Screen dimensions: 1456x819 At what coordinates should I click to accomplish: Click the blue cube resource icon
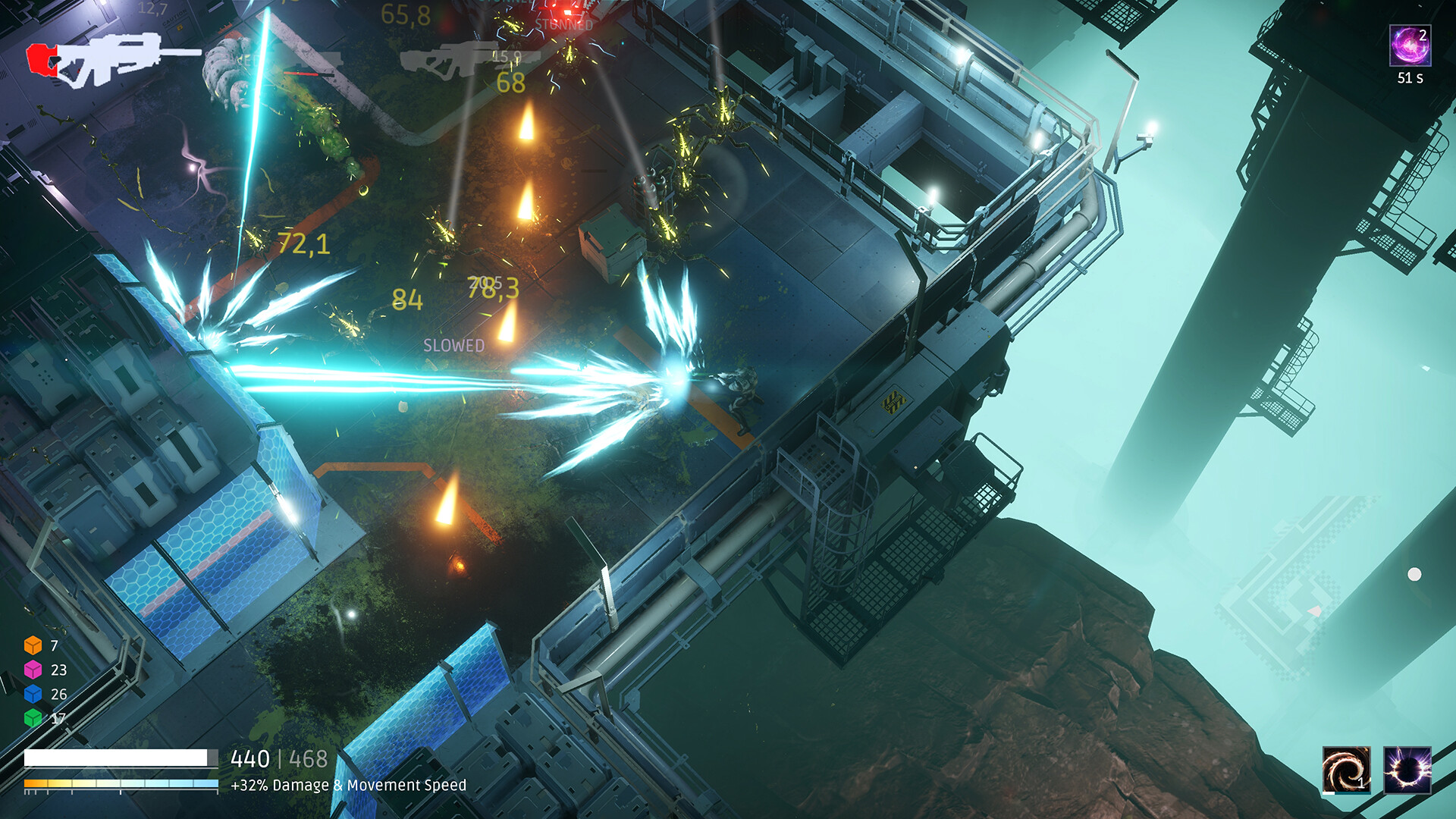pos(32,693)
